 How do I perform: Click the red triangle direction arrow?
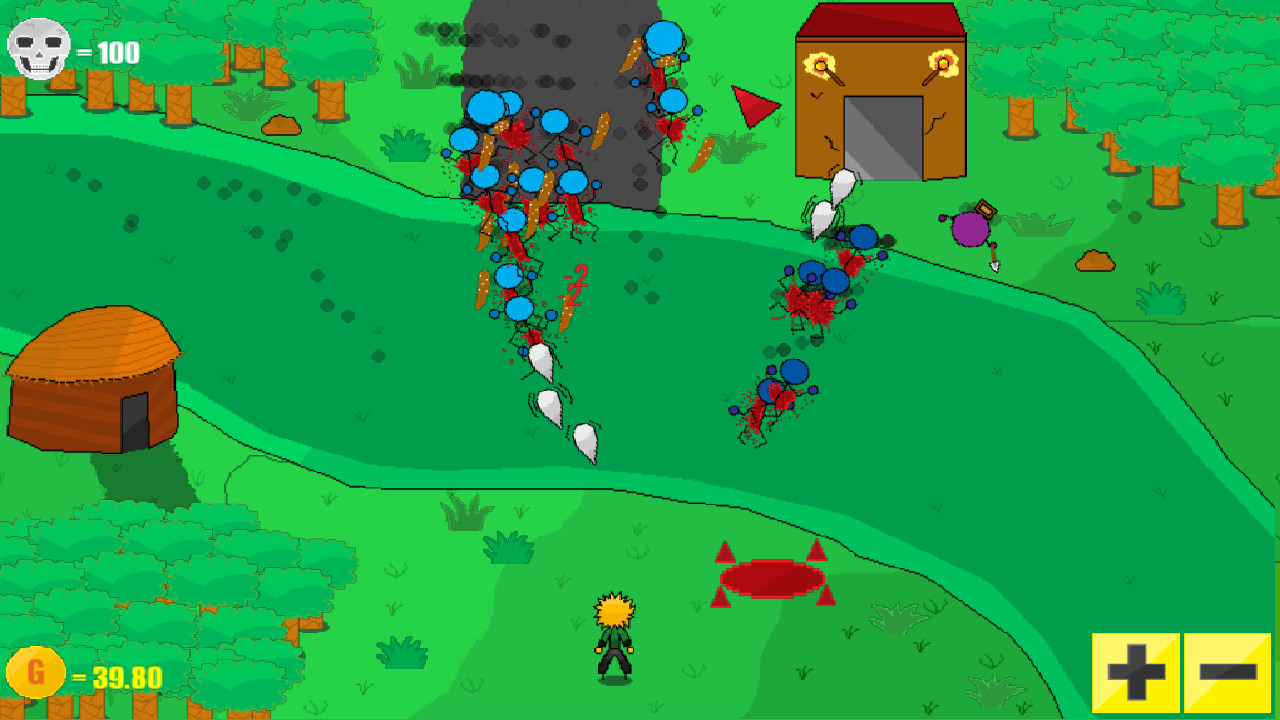[x=751, y=105]
